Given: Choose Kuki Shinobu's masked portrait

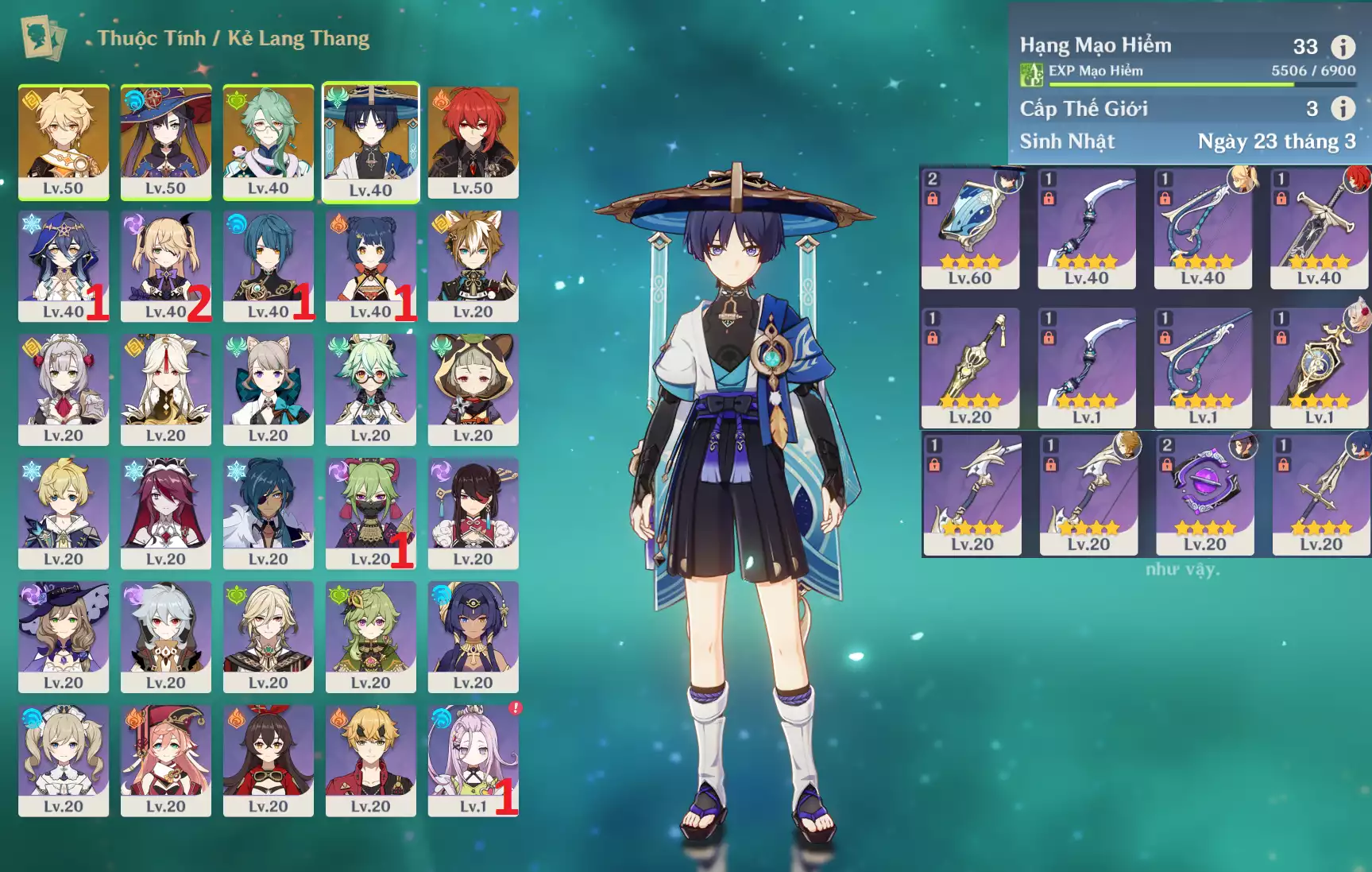Looking at the screenshot, I should pos(371,512).
